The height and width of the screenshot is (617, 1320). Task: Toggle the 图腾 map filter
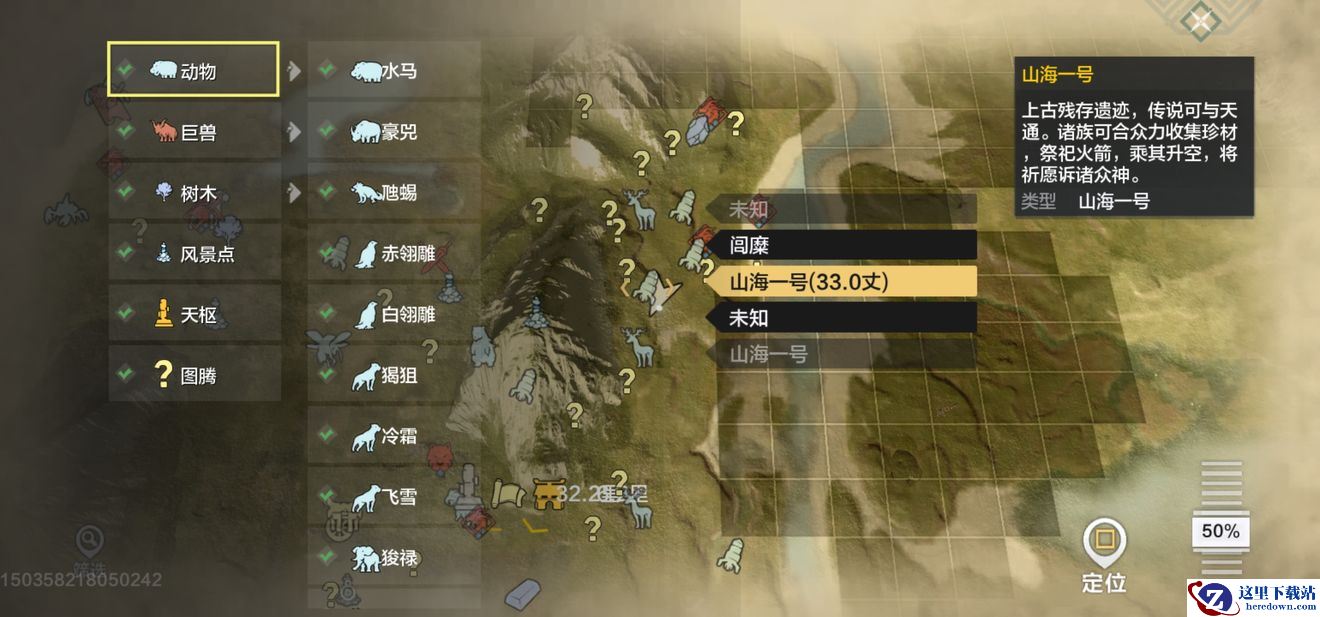tap(193, 375)
